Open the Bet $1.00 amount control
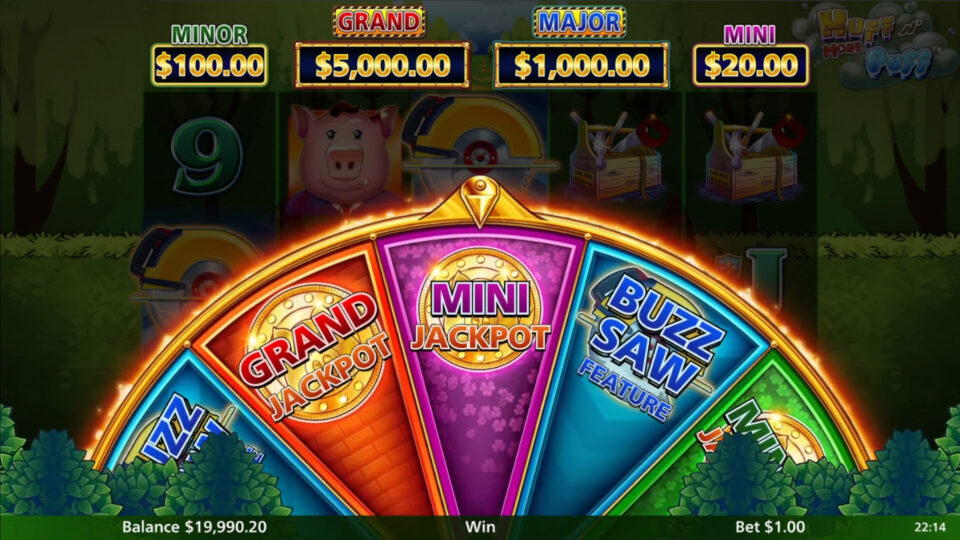 pos(769,526)
